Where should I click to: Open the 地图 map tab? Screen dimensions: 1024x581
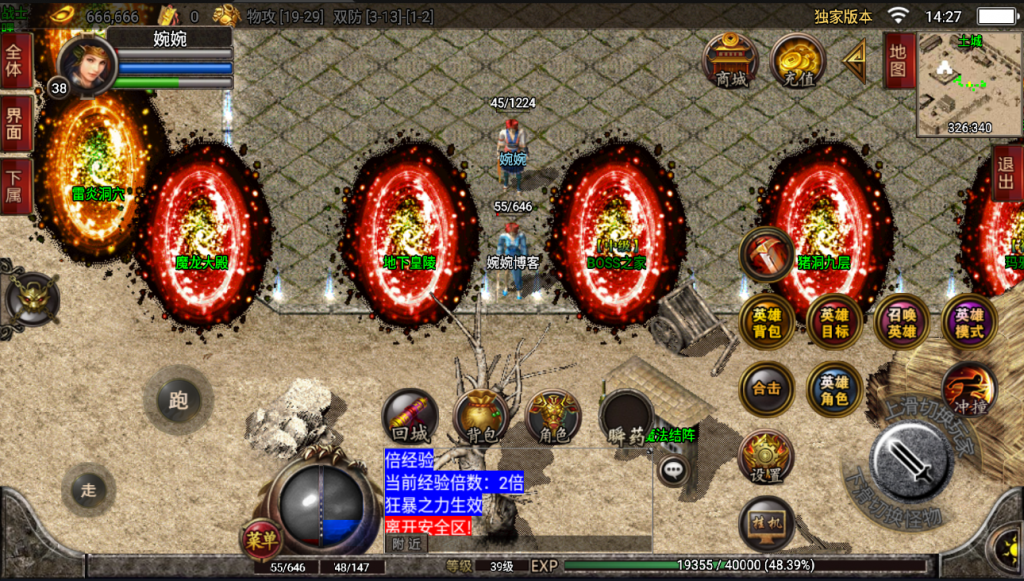(x=899, y=61)
